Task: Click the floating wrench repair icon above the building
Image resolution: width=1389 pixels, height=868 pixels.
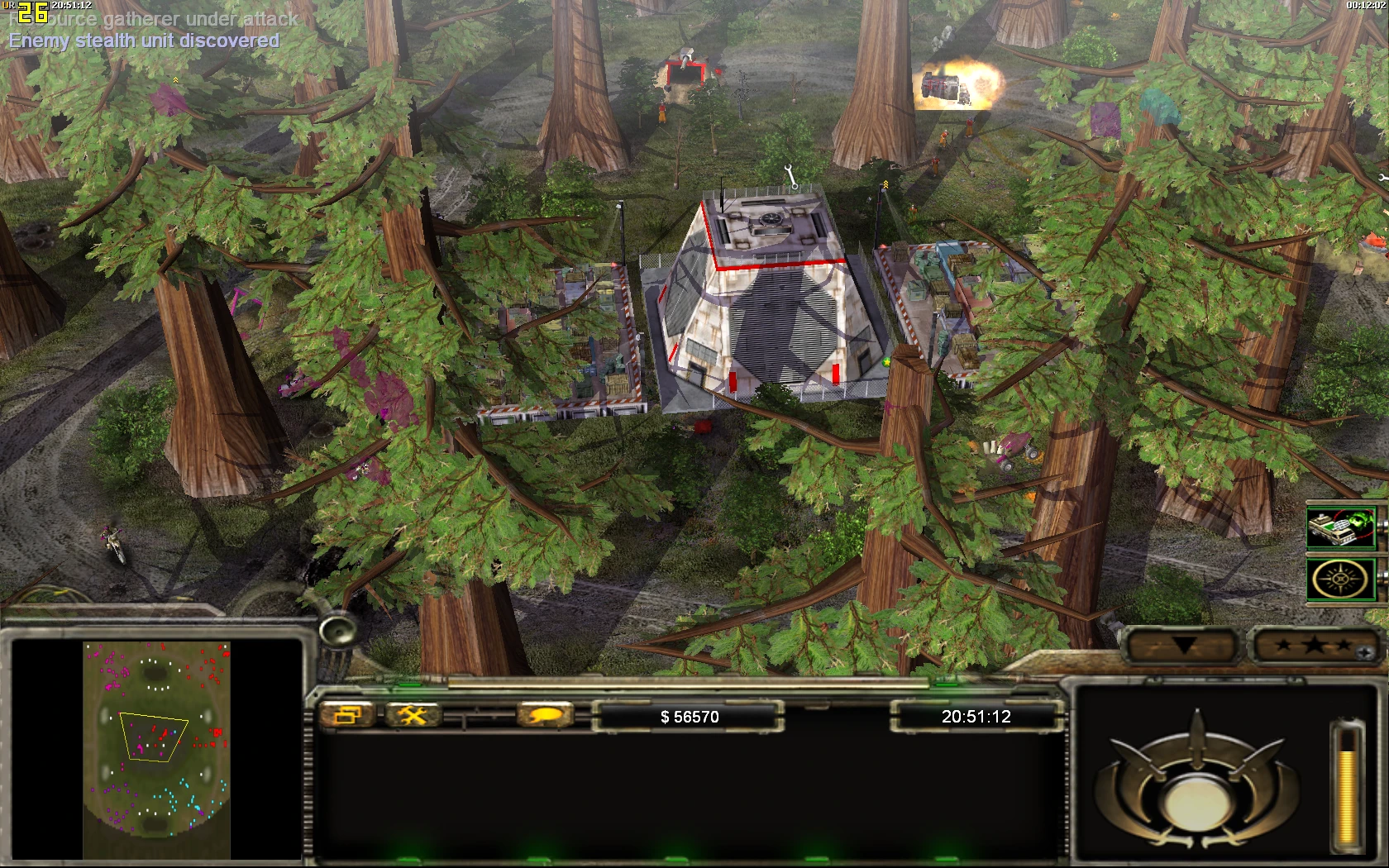Action: point(790,175)
